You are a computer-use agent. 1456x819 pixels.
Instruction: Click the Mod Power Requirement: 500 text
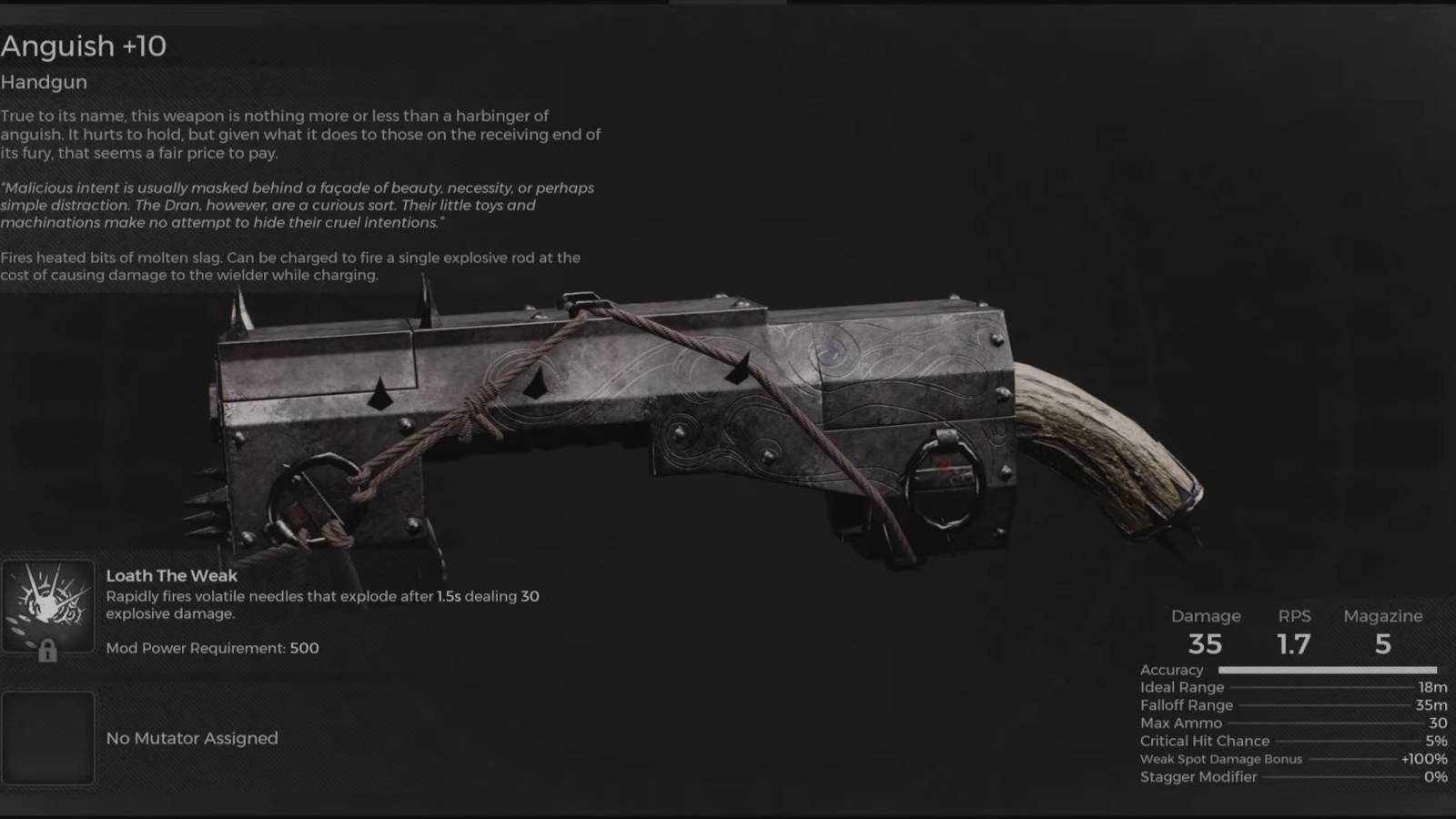pos(213,648)
